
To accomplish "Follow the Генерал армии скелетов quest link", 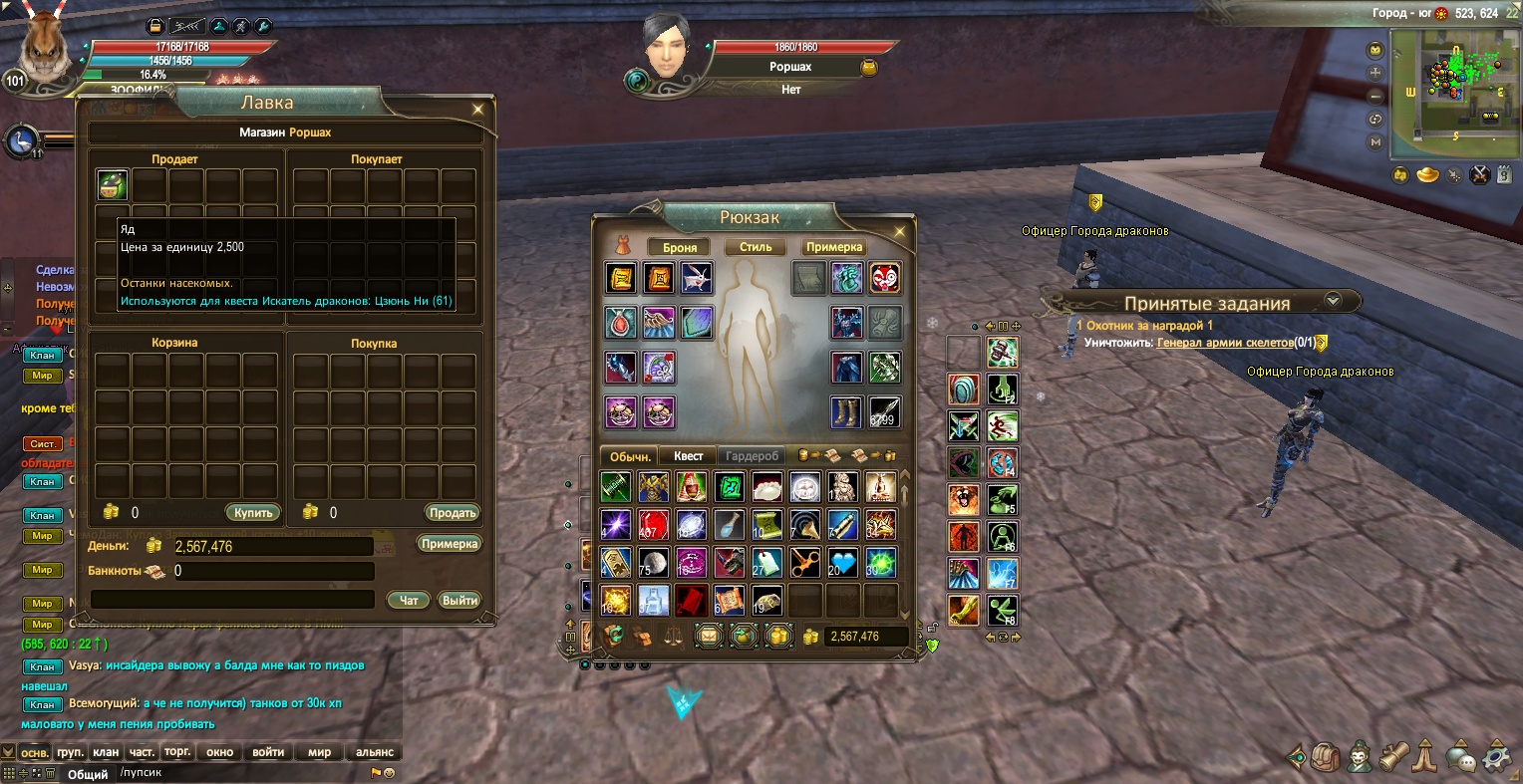I will click(x=1225, y=343).
